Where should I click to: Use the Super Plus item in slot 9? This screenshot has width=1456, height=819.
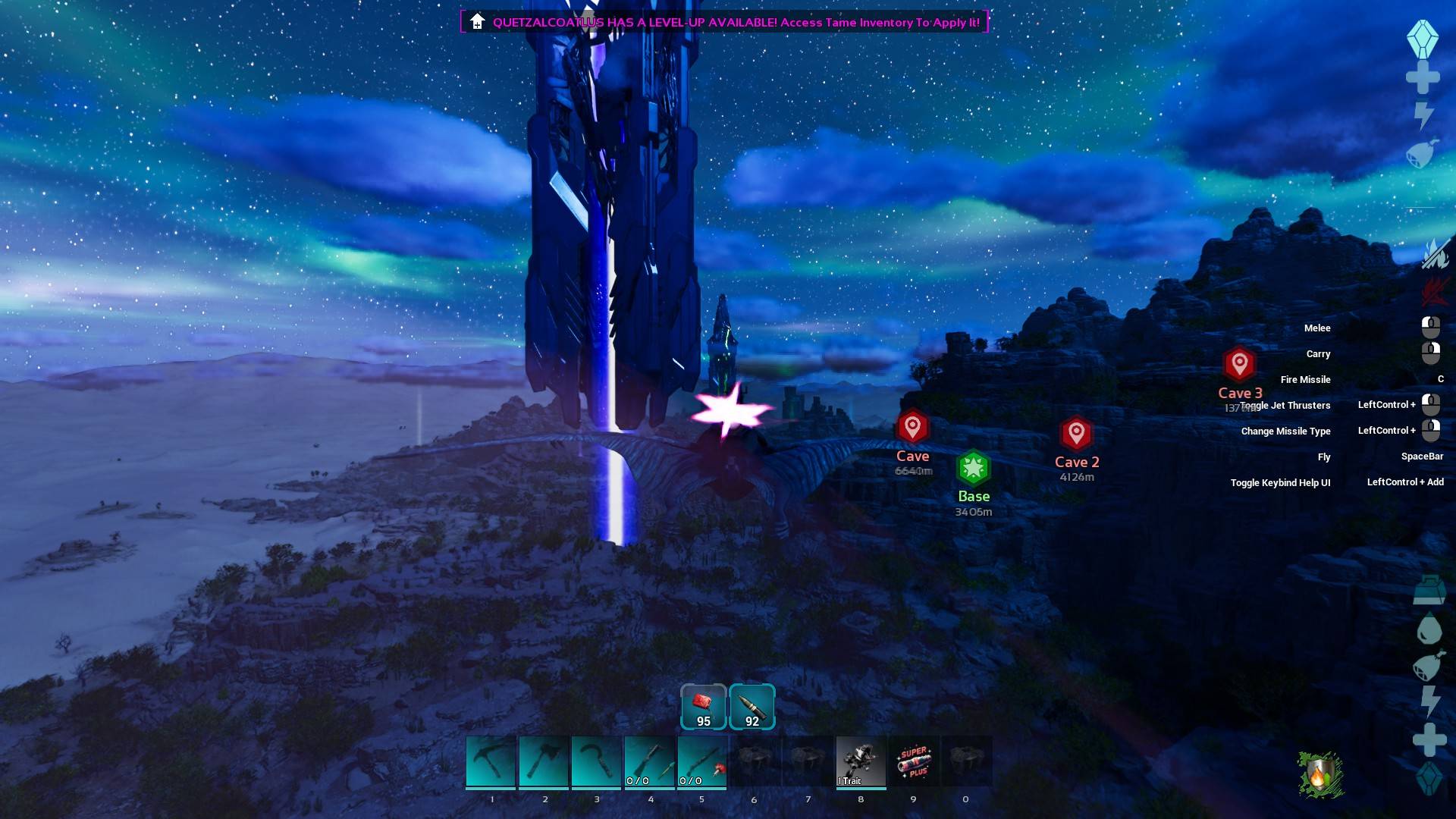(914, 761)
